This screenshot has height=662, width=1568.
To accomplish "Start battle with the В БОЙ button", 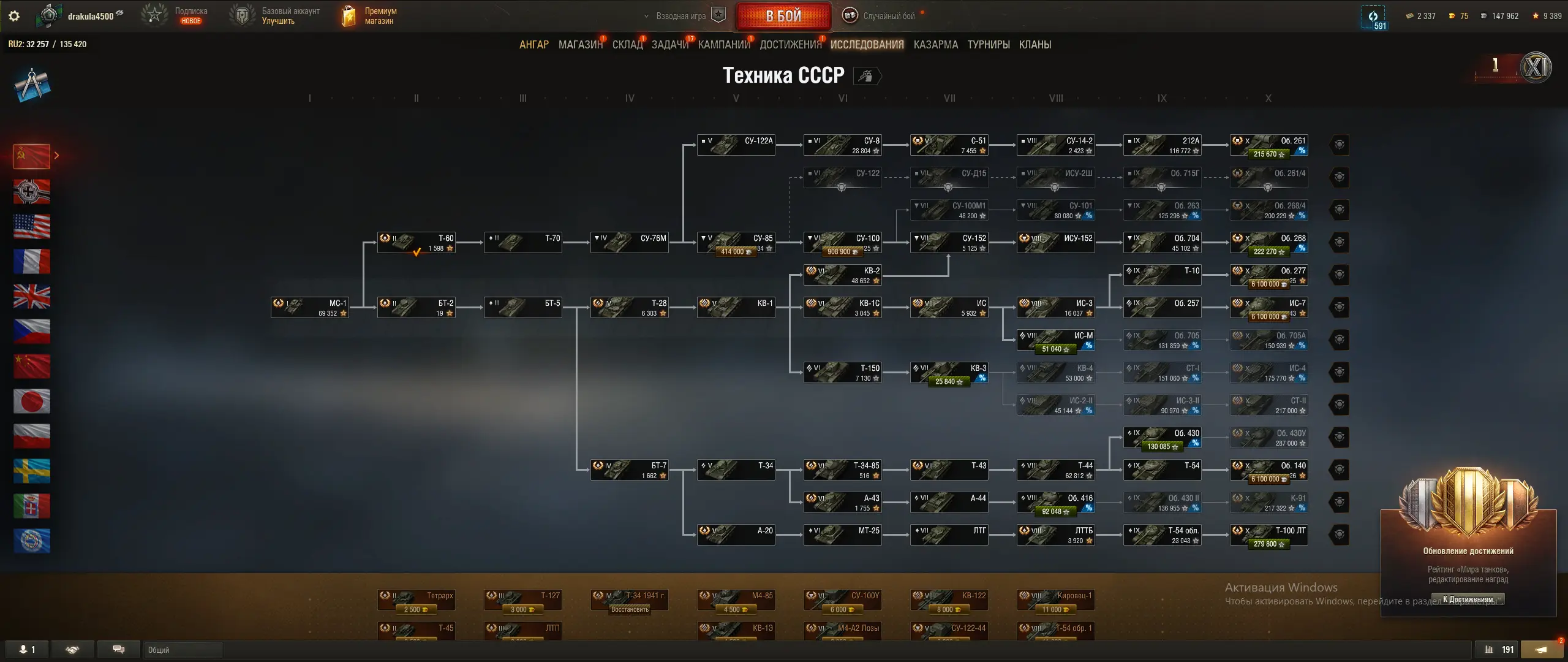I will point(783,16).
